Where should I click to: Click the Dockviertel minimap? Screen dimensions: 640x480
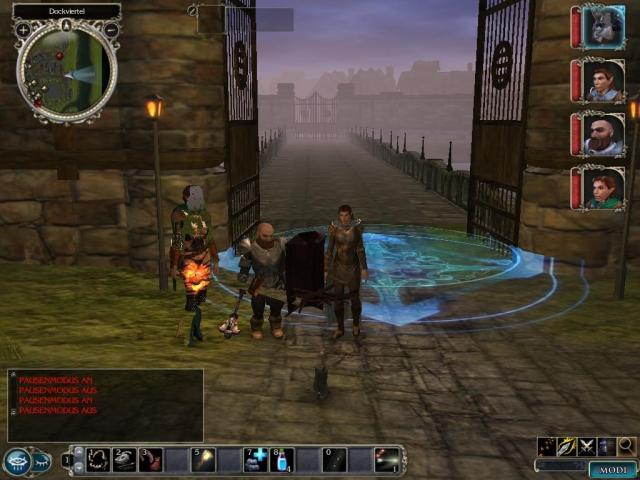pyautogui.click(x=66, y=70)
